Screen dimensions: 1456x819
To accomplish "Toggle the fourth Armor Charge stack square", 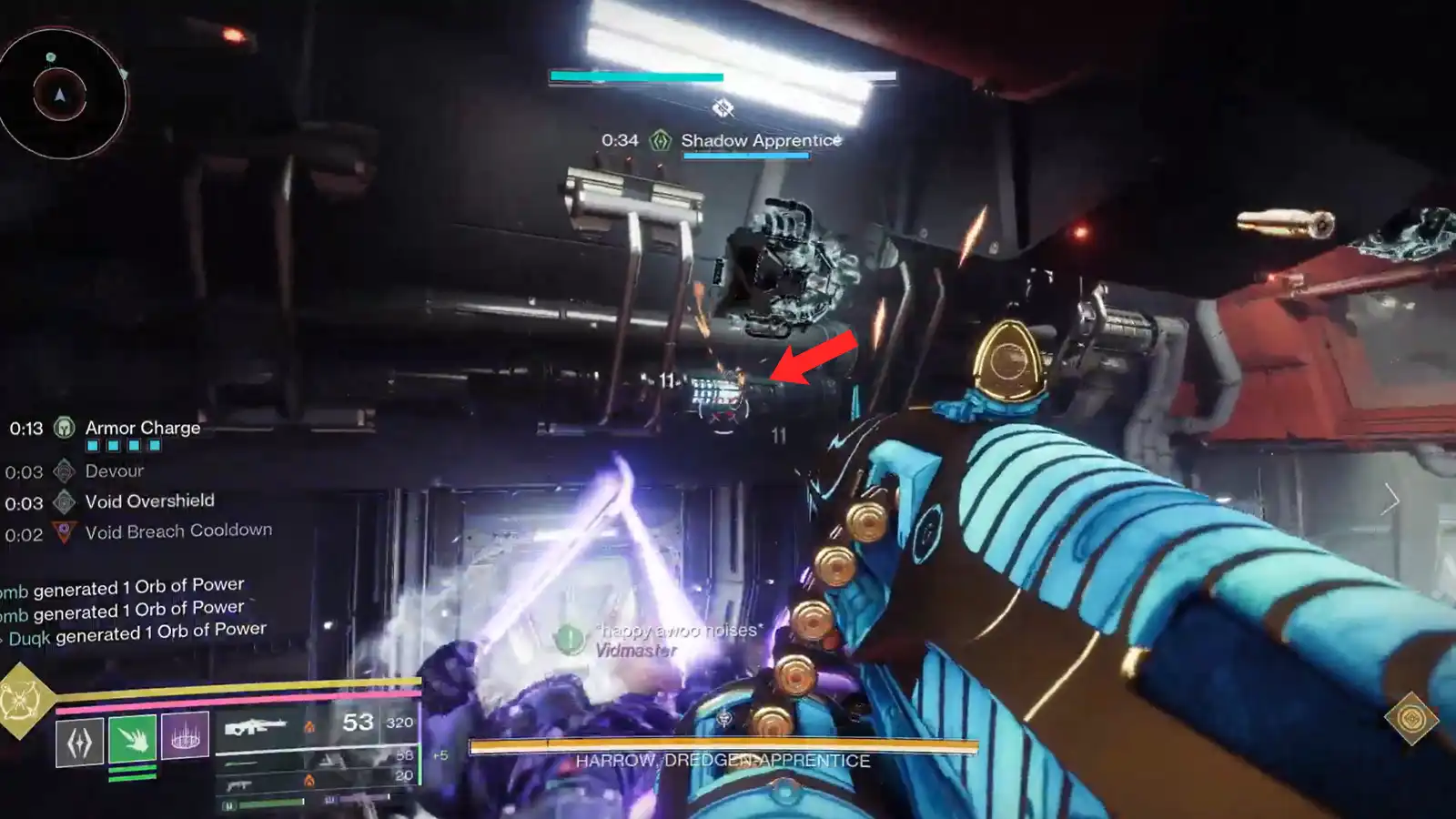I will [x=154, y=445].
